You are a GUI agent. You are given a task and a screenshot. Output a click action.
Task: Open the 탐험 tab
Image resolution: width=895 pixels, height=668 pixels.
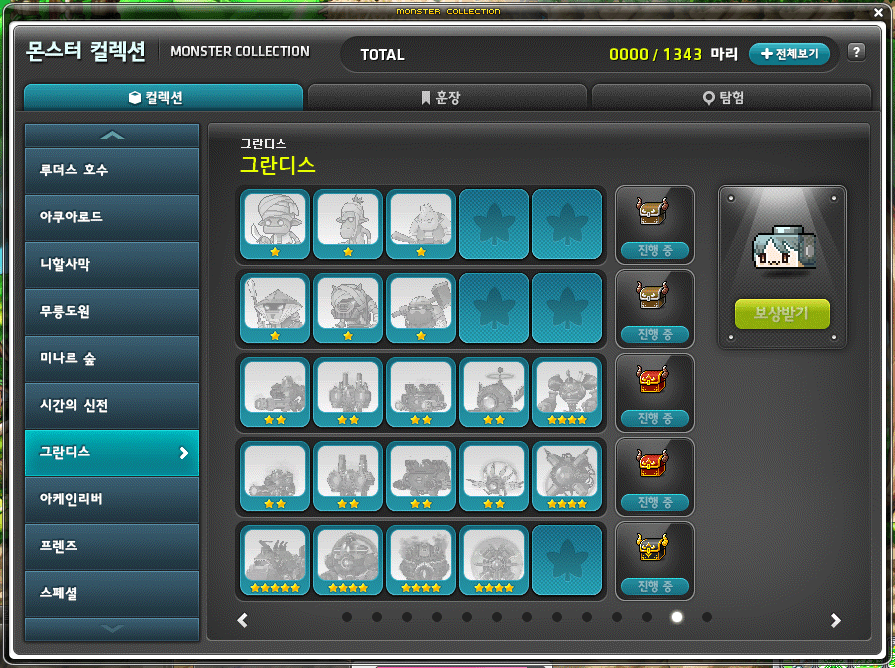point(731,97)
